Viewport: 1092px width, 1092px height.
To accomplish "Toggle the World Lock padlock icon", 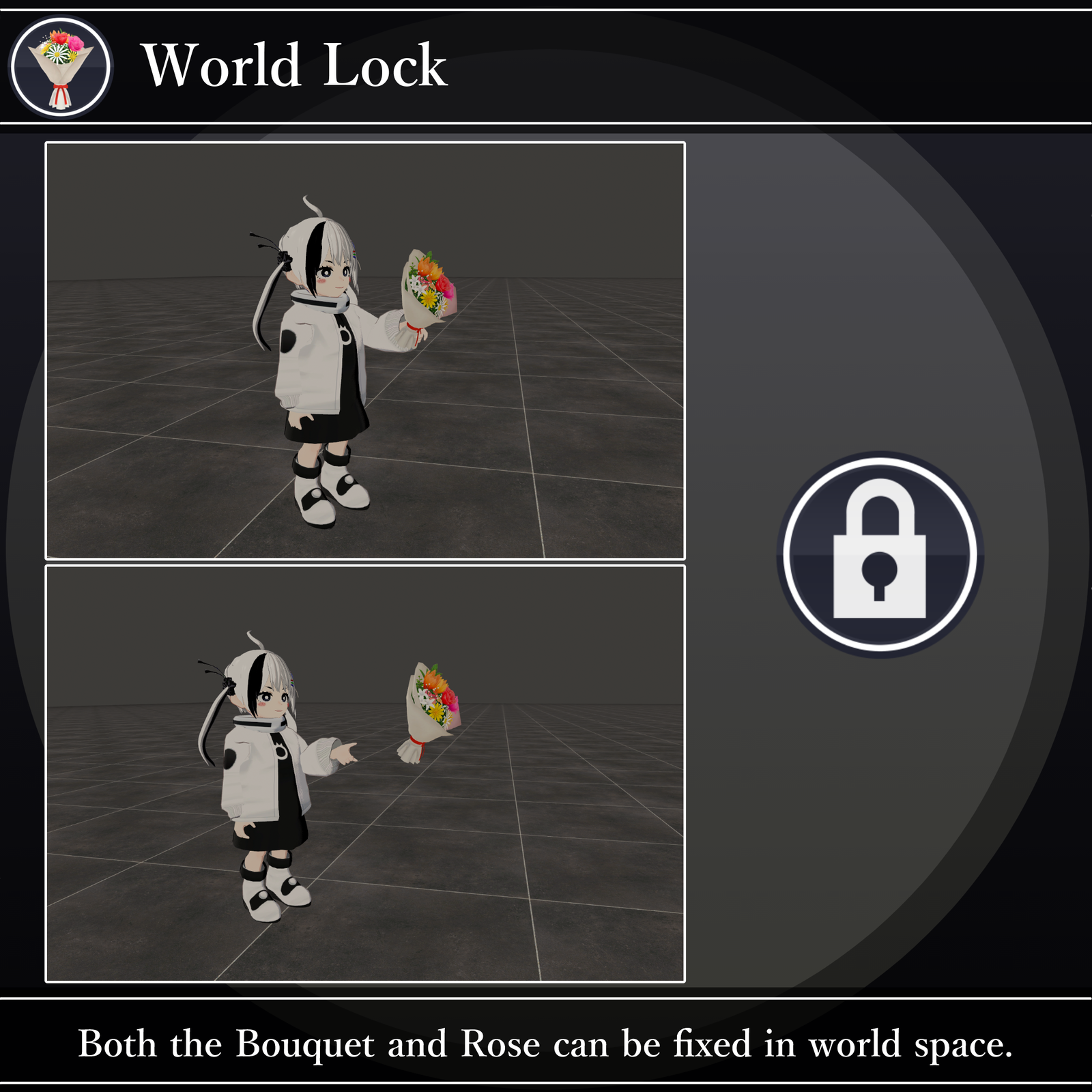I will 879,554.
